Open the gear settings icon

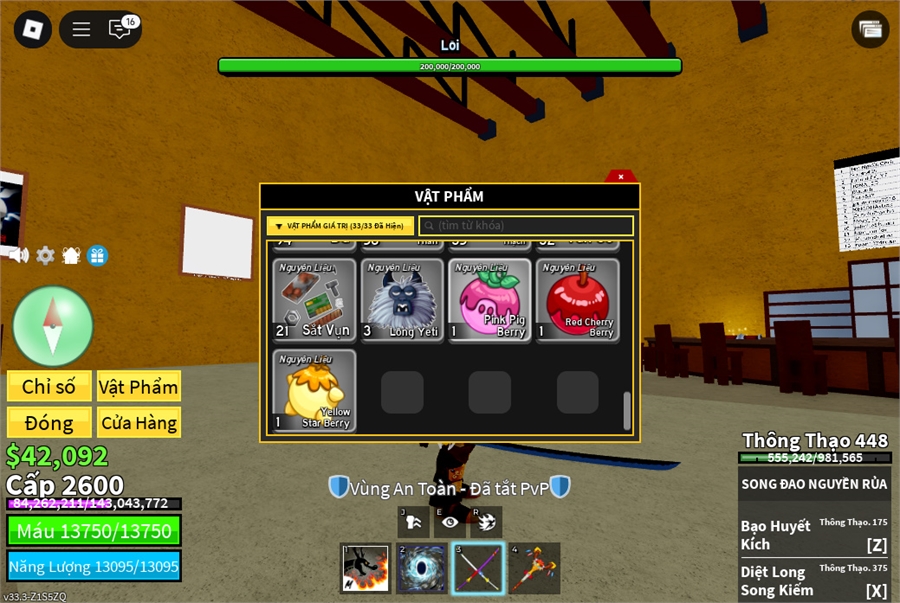click(45, 255)
